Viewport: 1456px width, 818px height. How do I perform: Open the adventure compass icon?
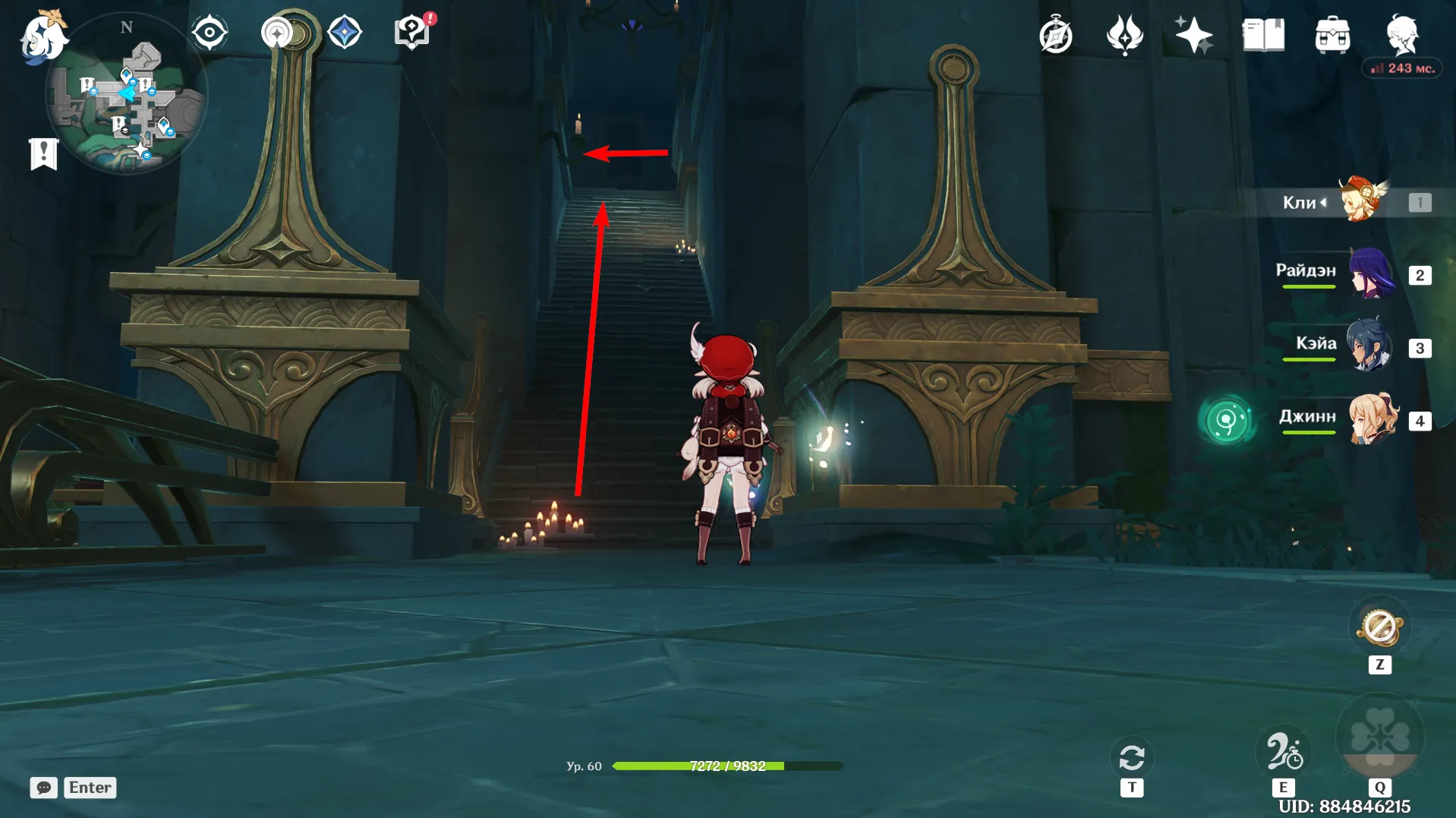[1055, 35]
